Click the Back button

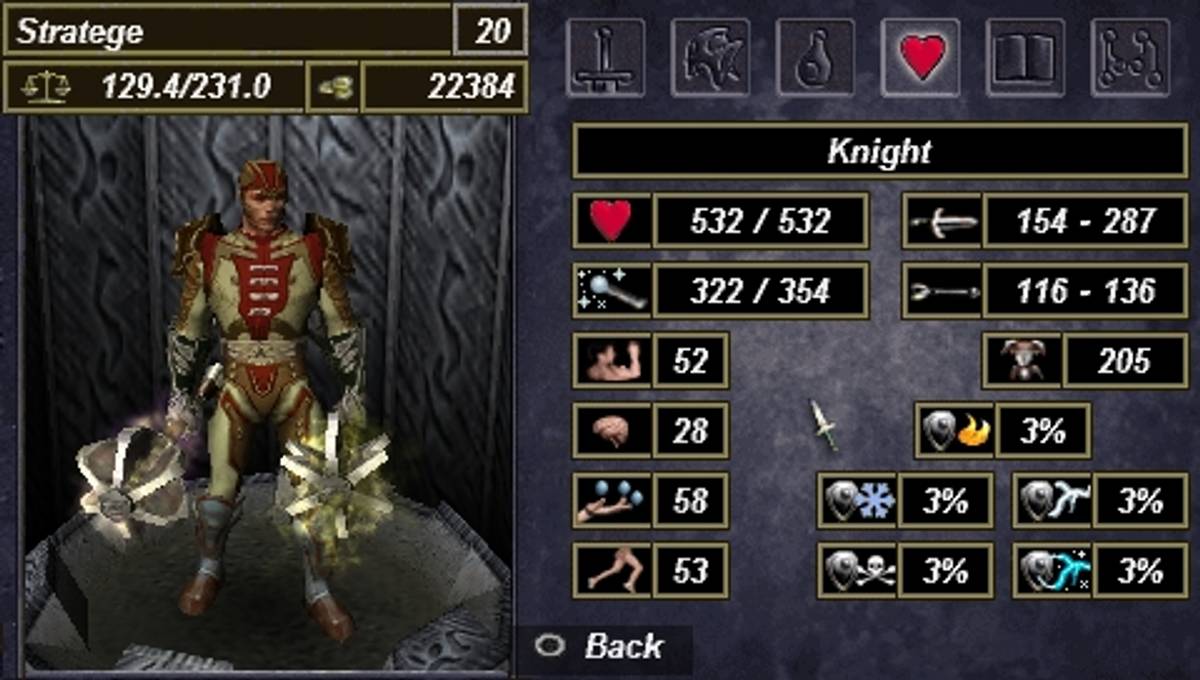coord(604,646)
